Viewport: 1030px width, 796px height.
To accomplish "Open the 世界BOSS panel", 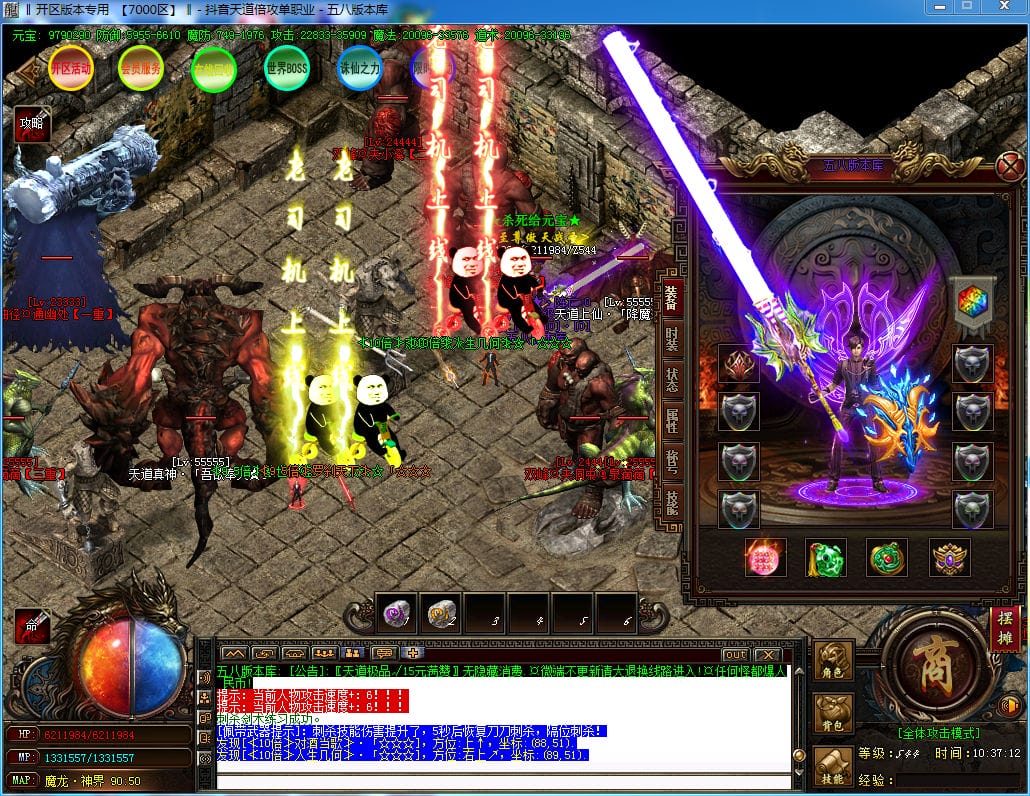I will (286, 68).
